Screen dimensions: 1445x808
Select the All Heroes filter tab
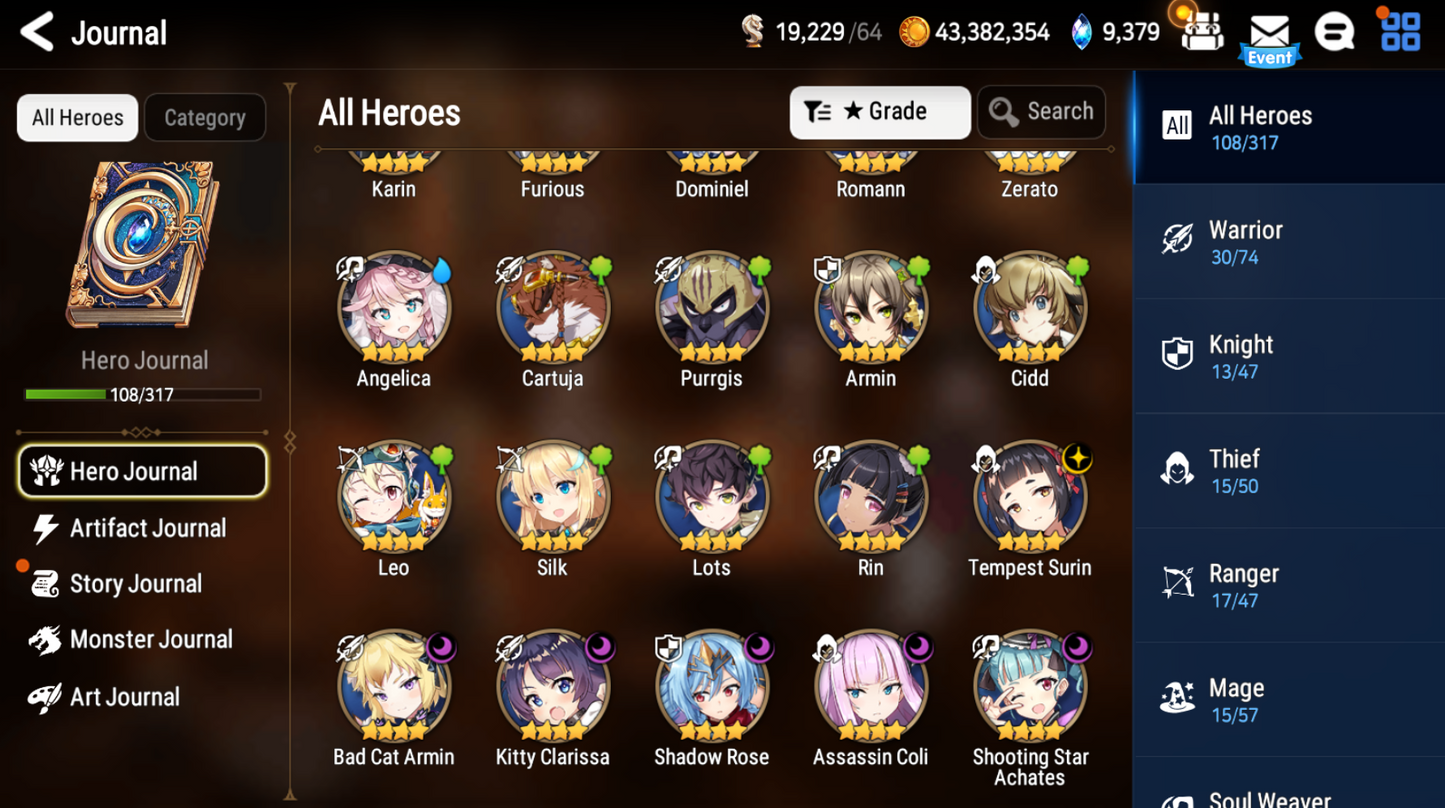point(76,117)
